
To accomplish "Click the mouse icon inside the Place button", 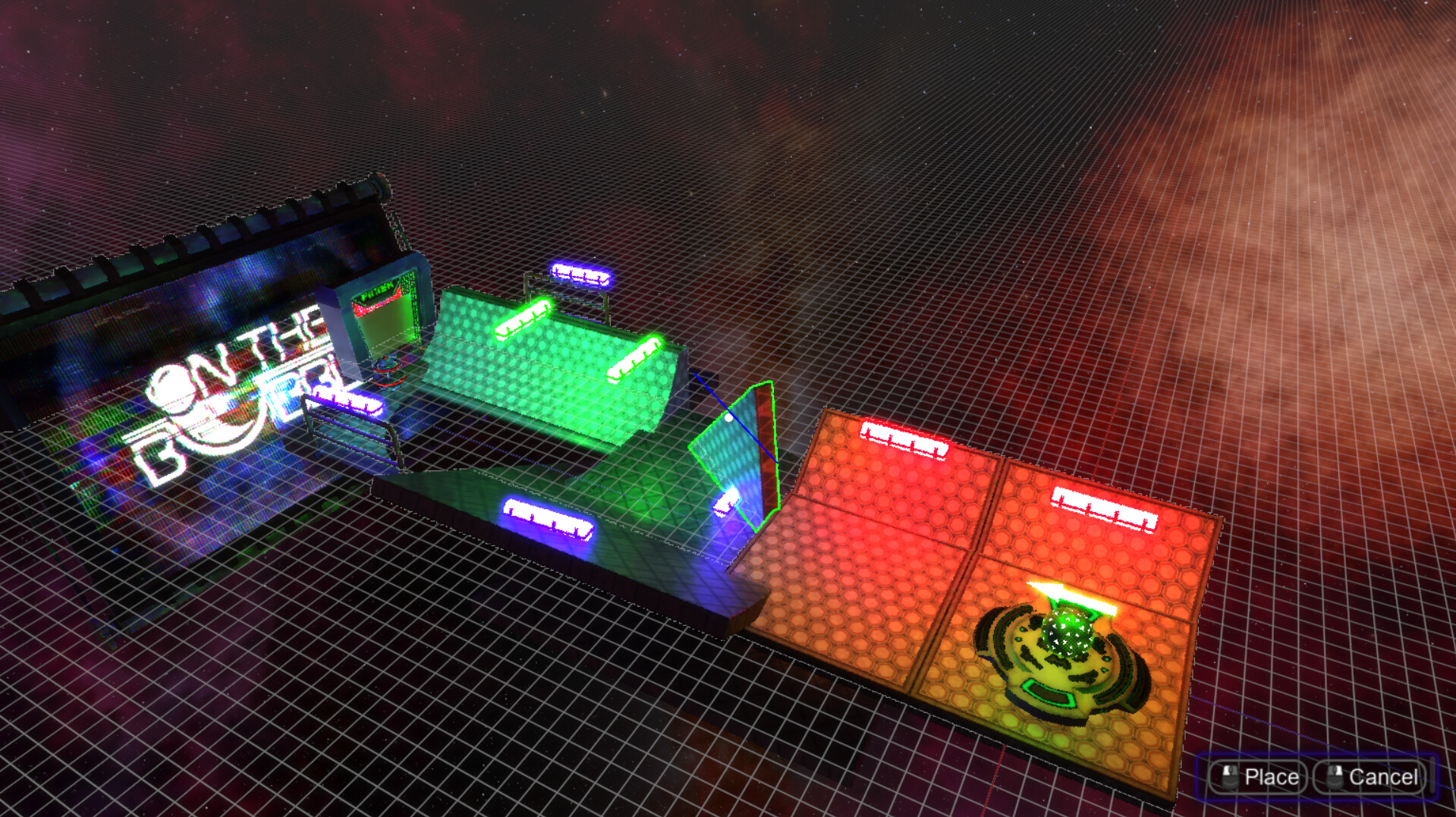I will (x=1230, y=775).
